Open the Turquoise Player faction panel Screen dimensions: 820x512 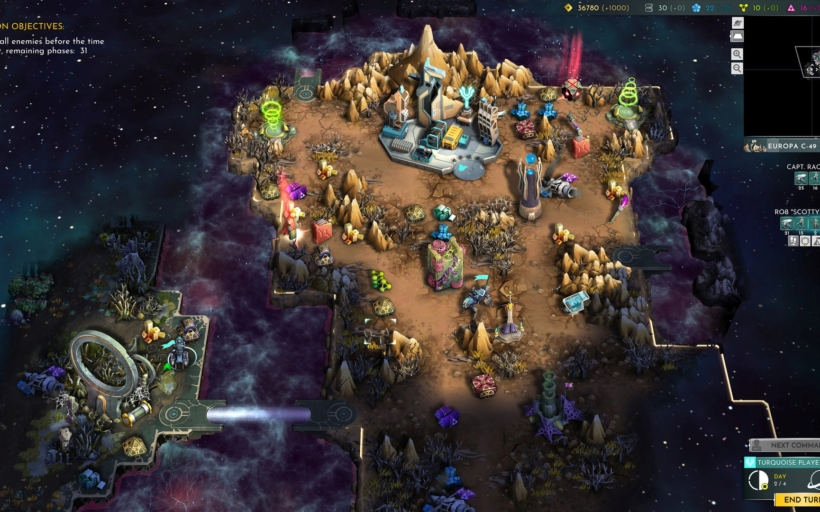(783, 463)
